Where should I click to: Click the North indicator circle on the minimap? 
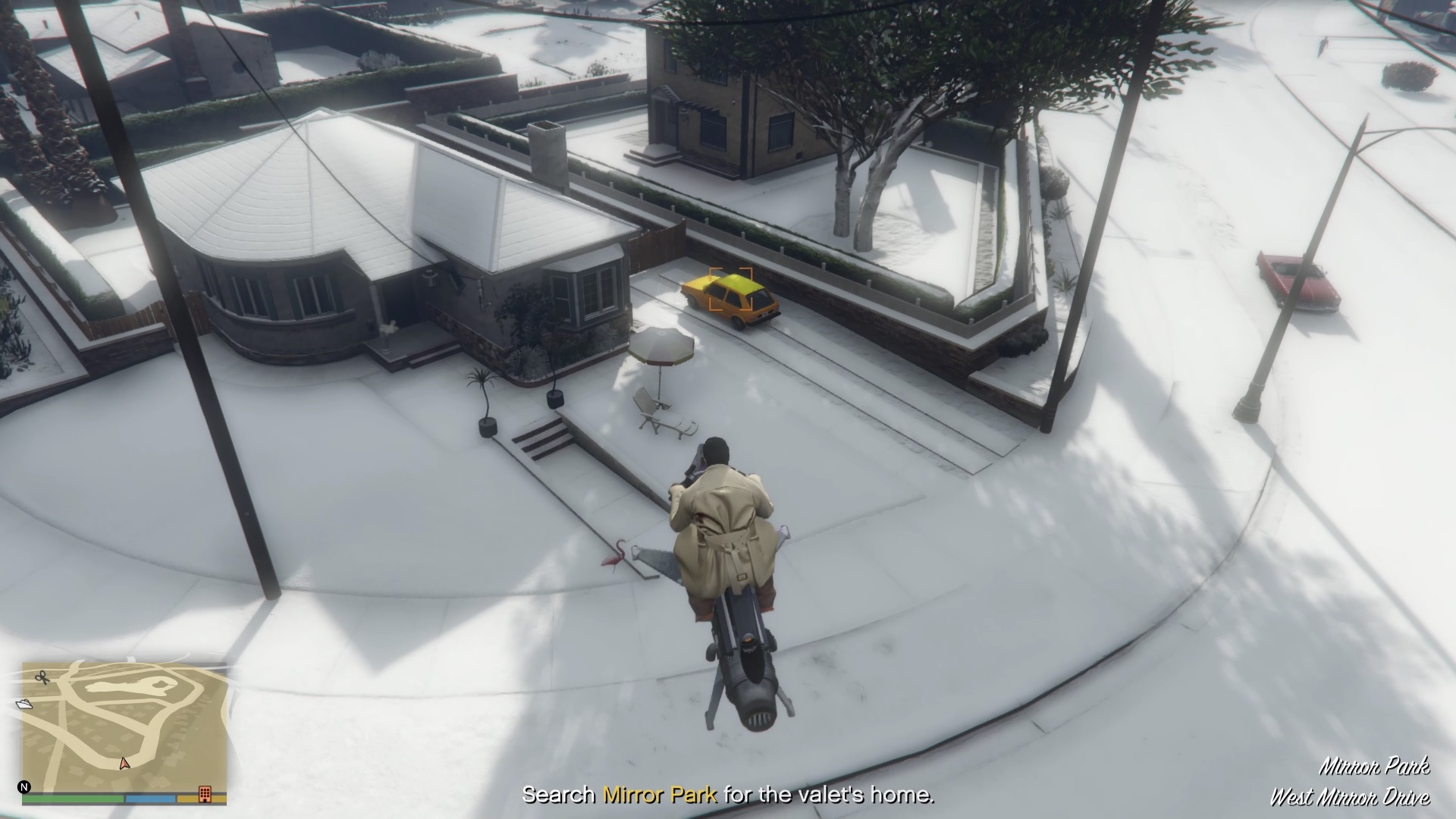pos(24,787)
